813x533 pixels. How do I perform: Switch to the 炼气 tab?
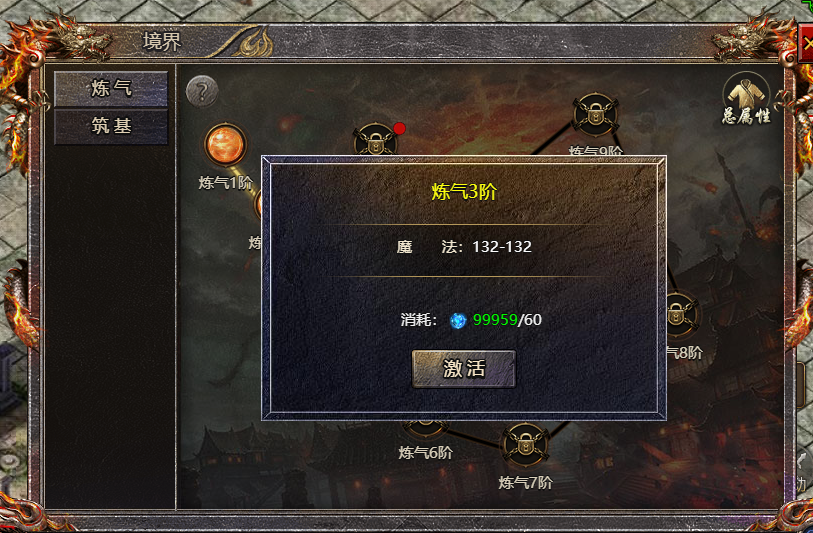[x=111, y=88]
